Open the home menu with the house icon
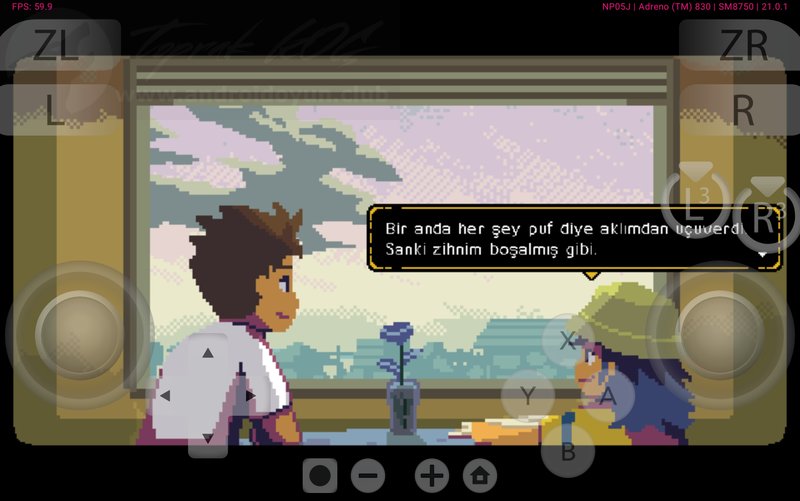 point(481,476)
